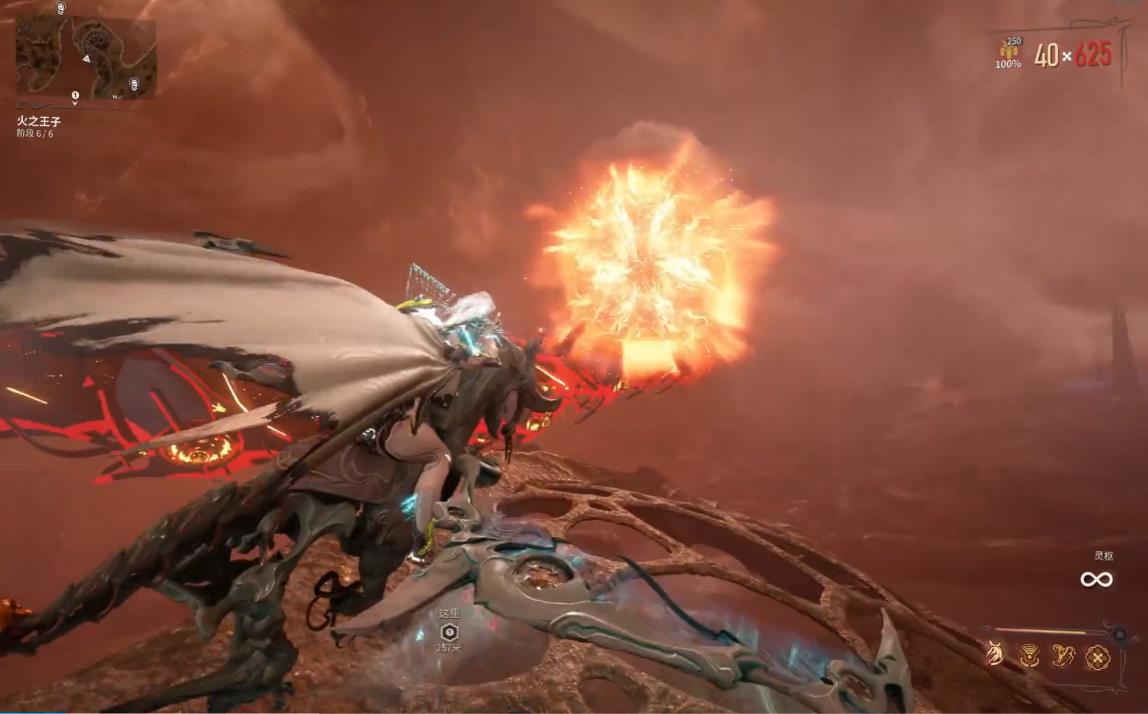Image resolution: width=1148 pixels, height=714 pixels.
Task: Trigger the rearing-horse ability icon
Action: tap(1063, 656)
